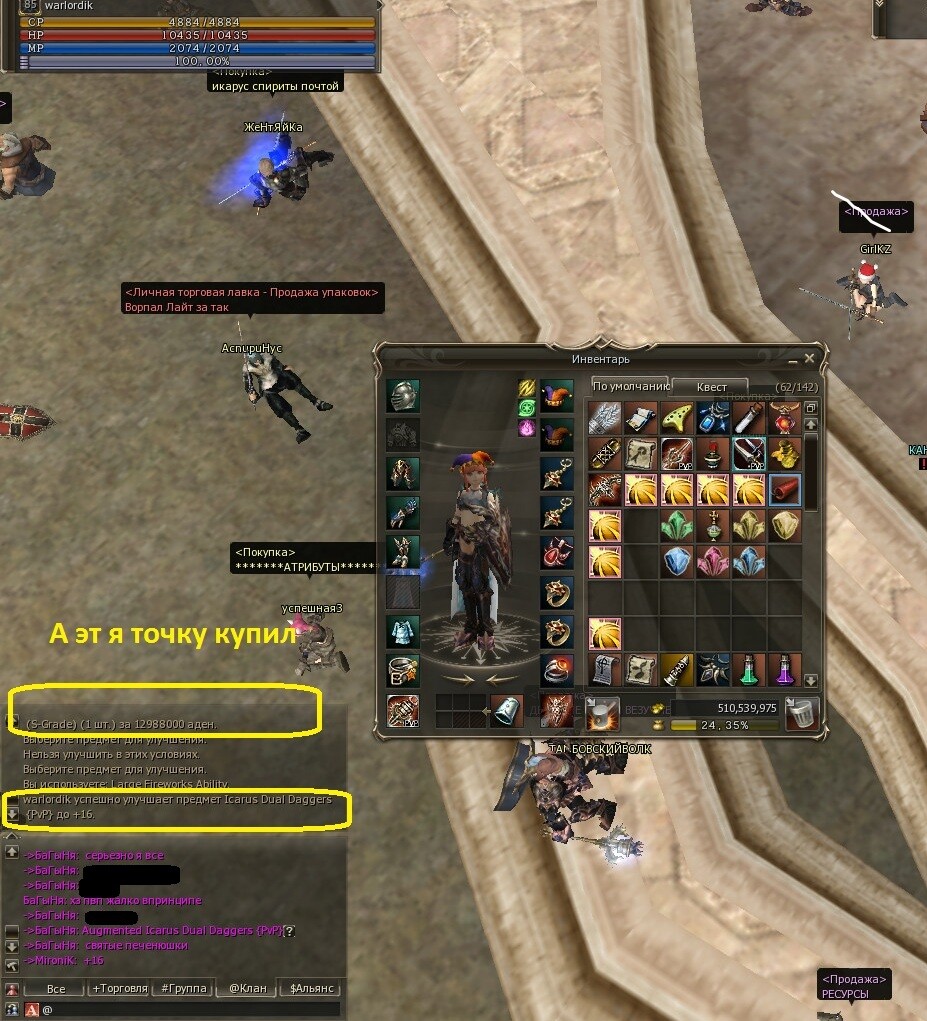Close the Инвентарь window
Screen dimensions: 927x1021
click(x=810, y=358)
